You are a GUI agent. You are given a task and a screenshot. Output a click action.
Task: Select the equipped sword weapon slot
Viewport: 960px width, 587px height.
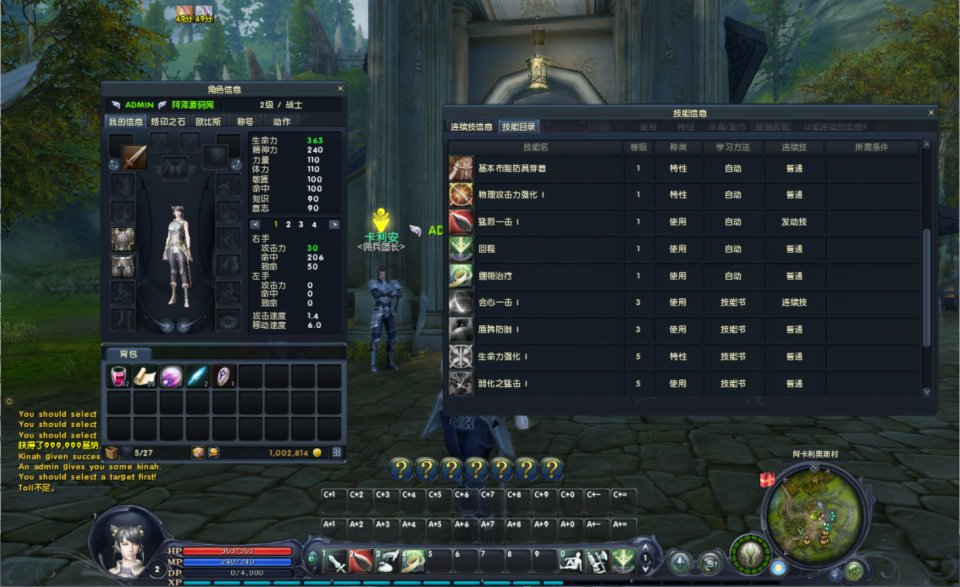click(134, 157)
